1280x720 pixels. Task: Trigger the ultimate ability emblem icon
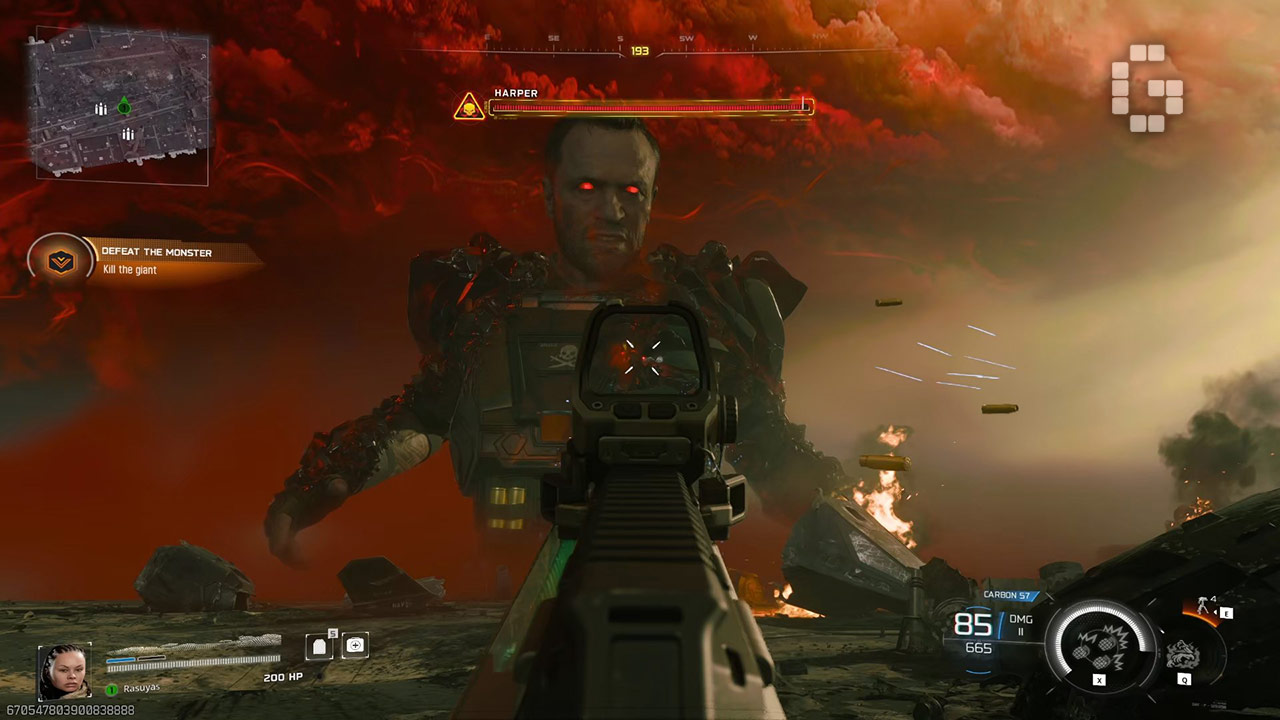coord(1183,654)
